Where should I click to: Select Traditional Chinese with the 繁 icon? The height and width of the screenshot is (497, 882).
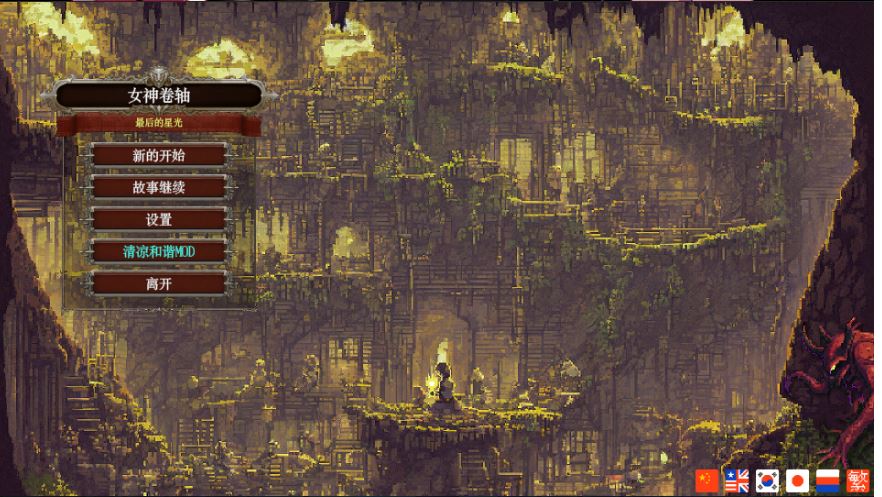point(857,481)
